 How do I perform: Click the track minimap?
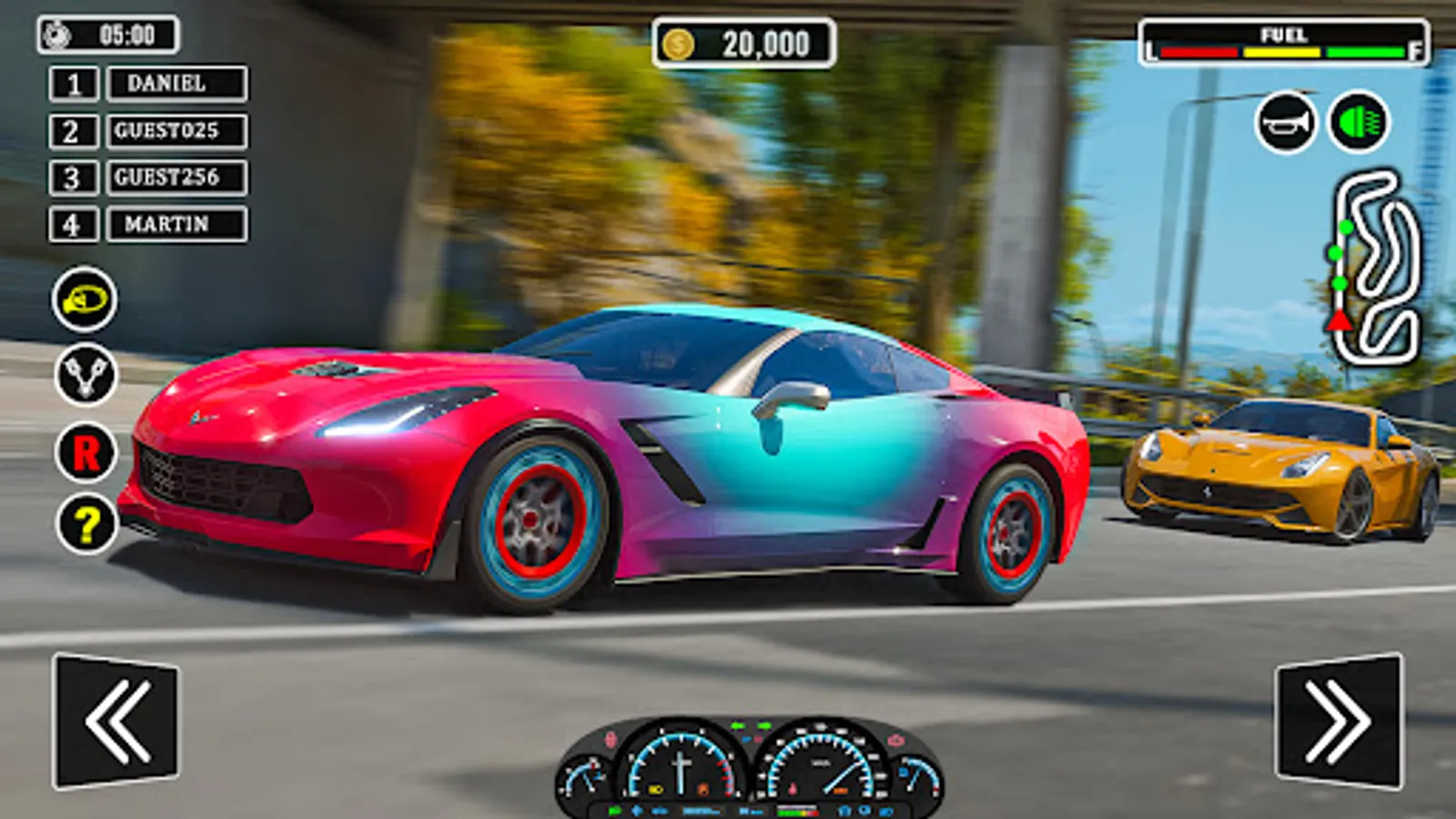tap(1375, 267)
